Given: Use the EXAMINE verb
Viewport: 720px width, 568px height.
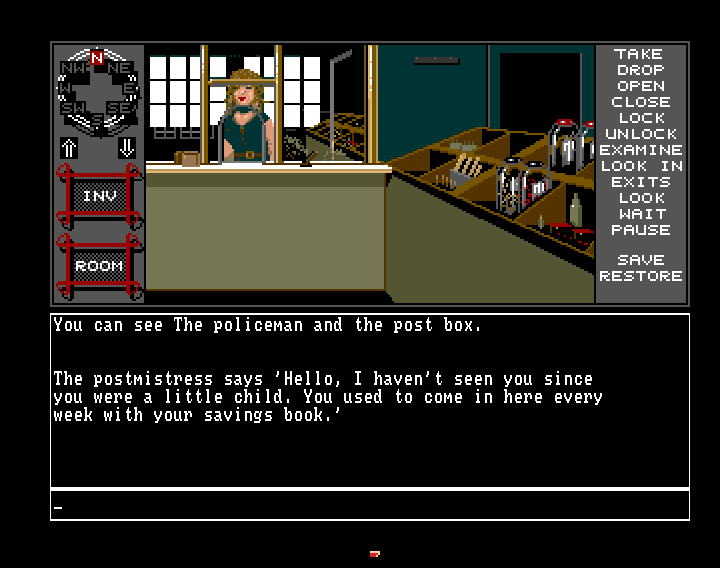Looking at the screenshot, I should 640,150.
